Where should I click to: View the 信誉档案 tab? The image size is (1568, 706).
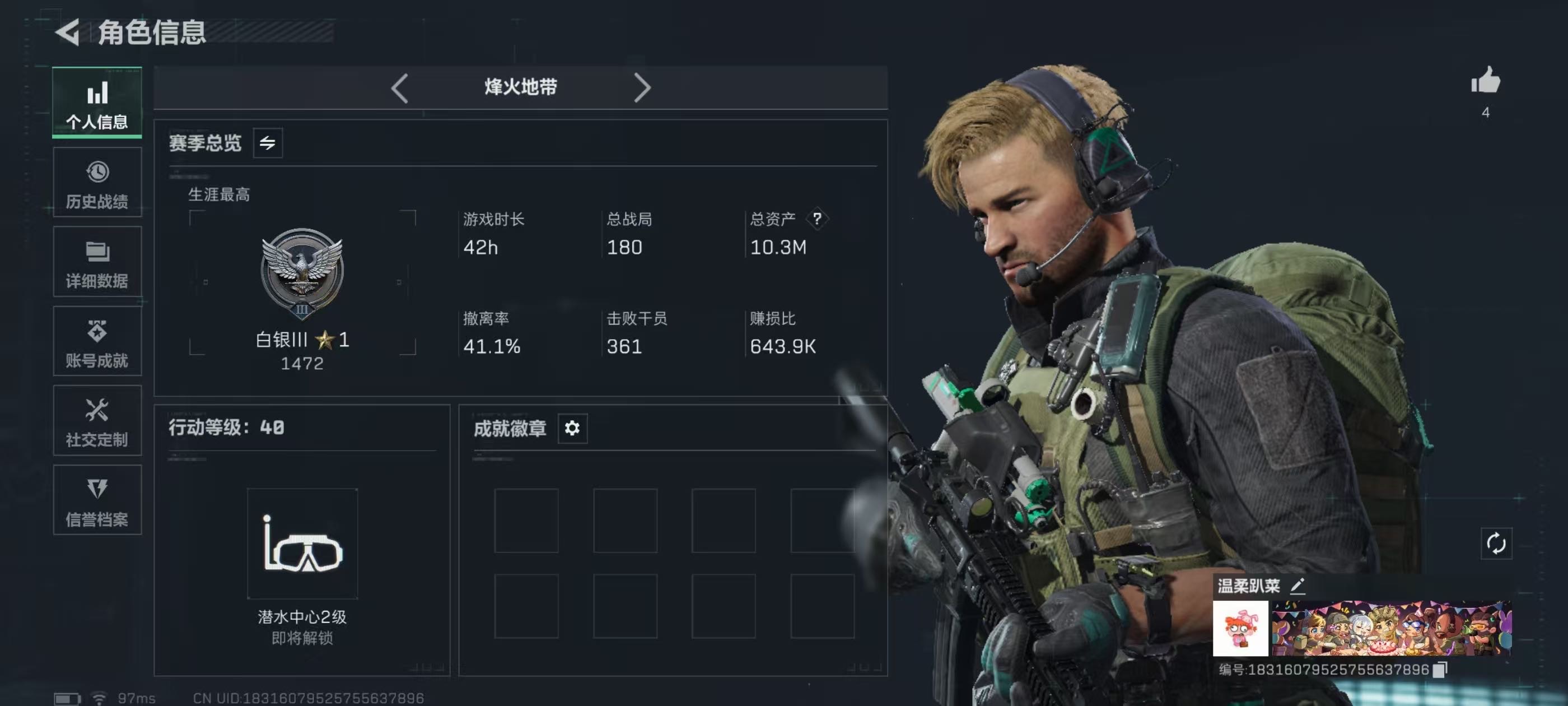pos(97,500)
